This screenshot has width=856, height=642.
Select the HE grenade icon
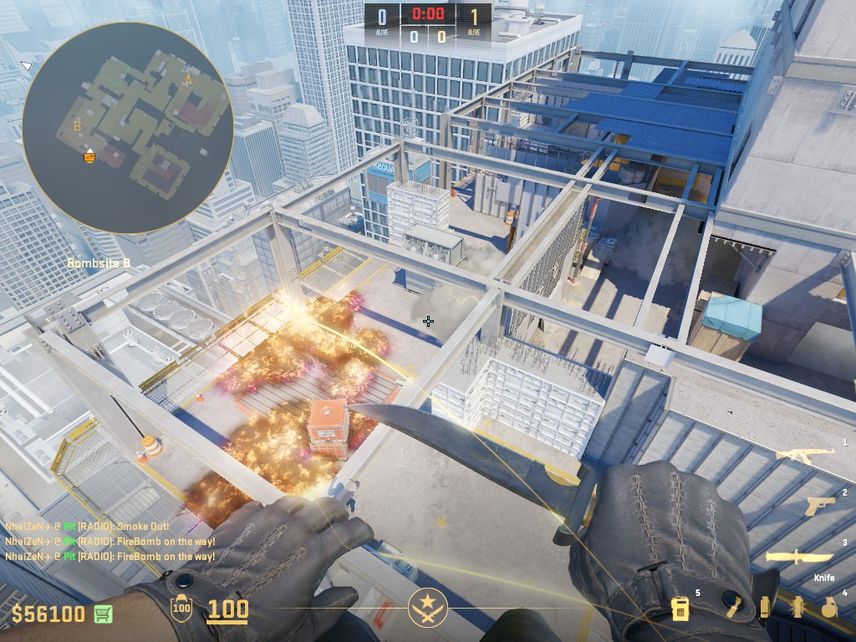(x=829, y=607)
